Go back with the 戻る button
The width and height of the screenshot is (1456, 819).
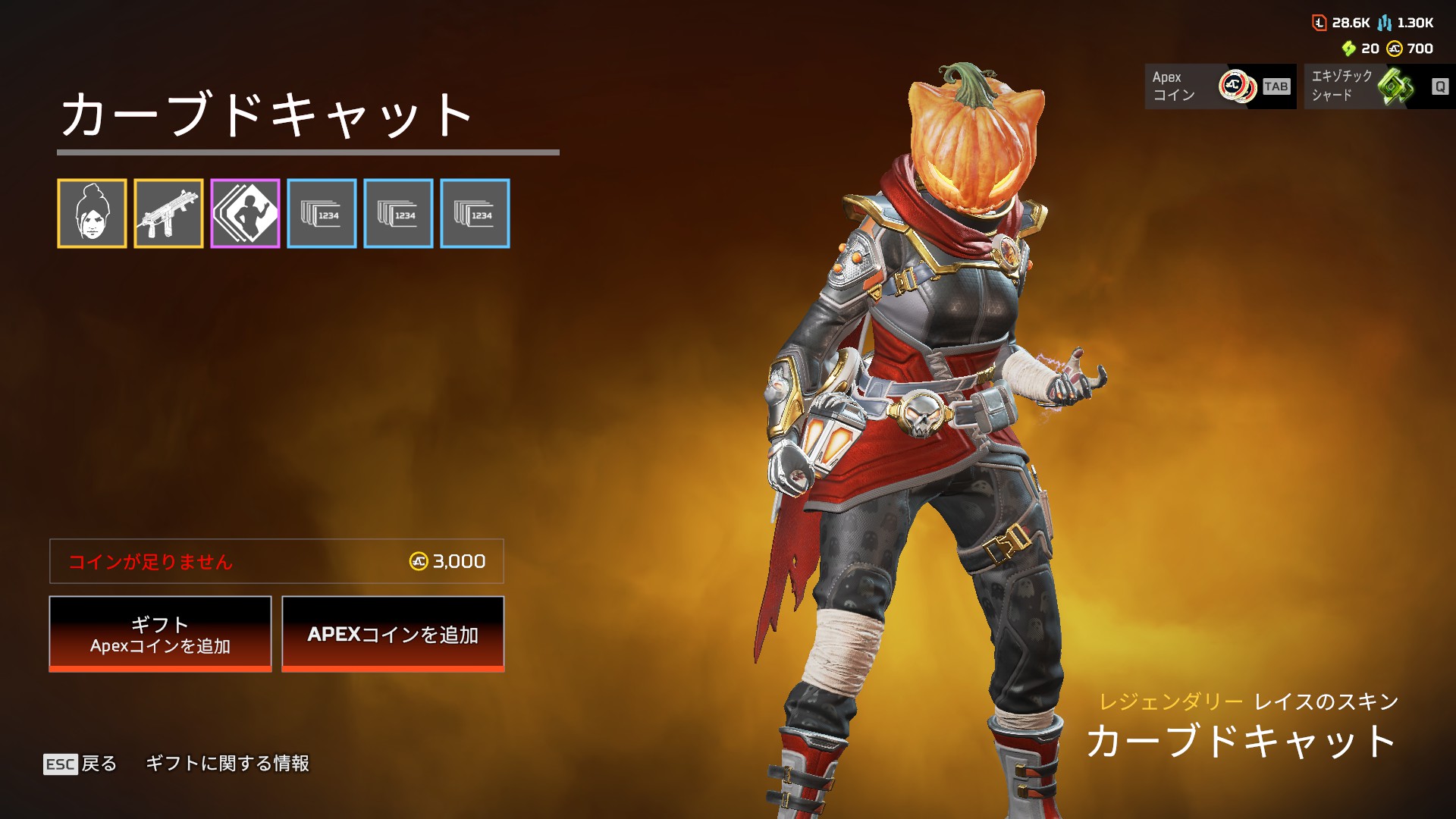80,764
